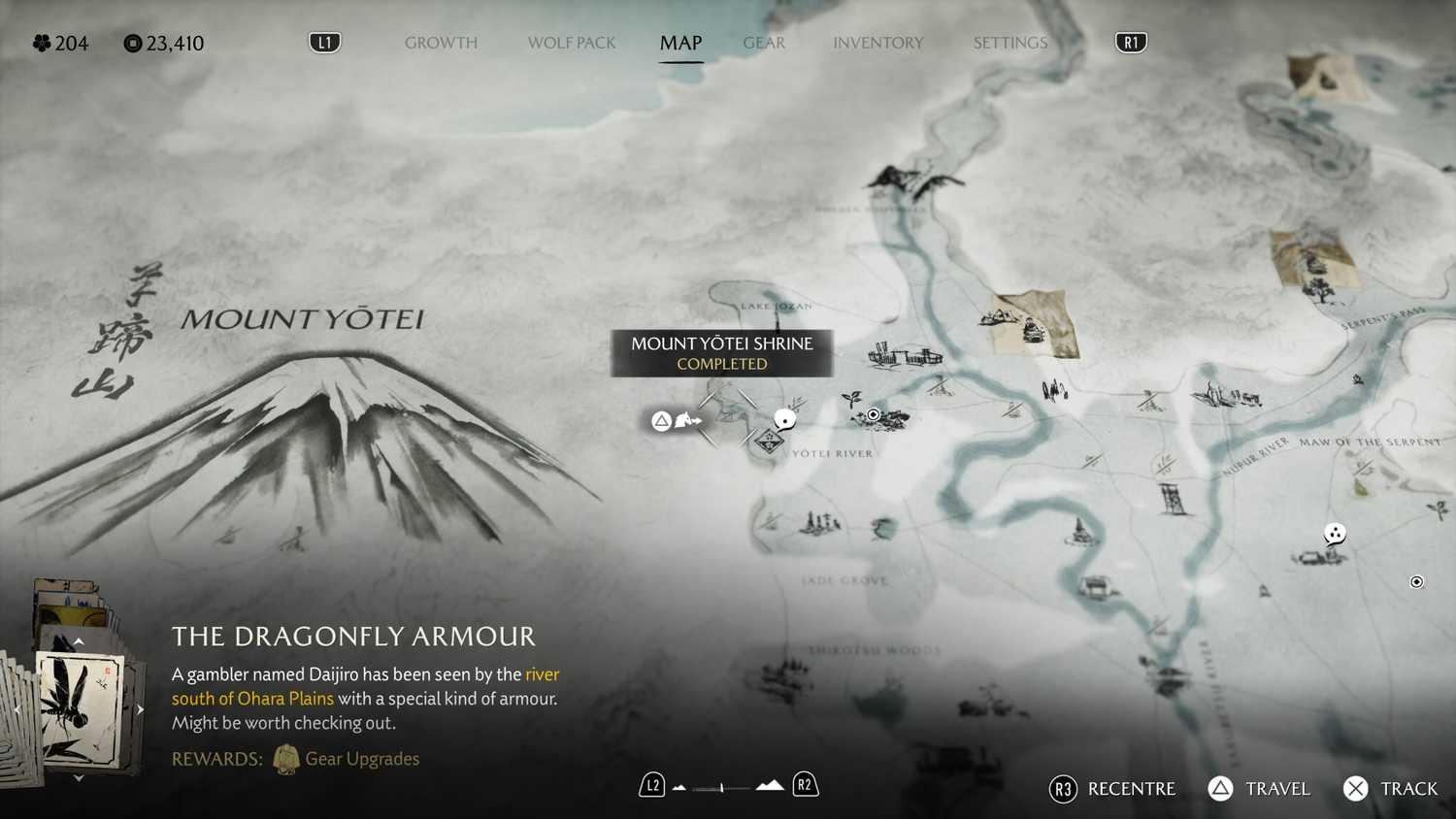
Task: Select the bullseye objective icon at right map edge
Action: [1415, 581]
